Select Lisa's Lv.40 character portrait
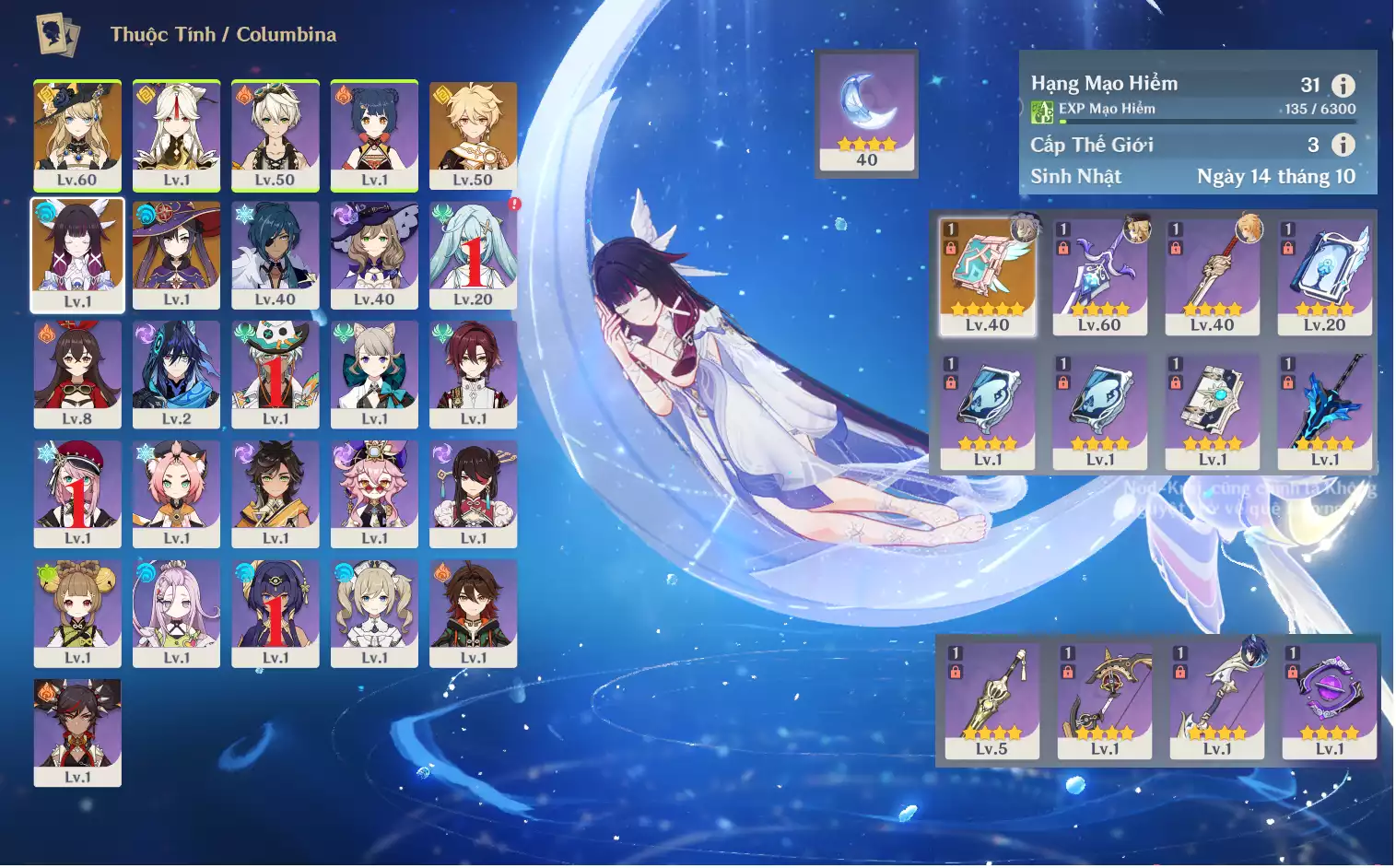Image resolution: width=1396 pixels, height=868 pixels. pos(374,255)
